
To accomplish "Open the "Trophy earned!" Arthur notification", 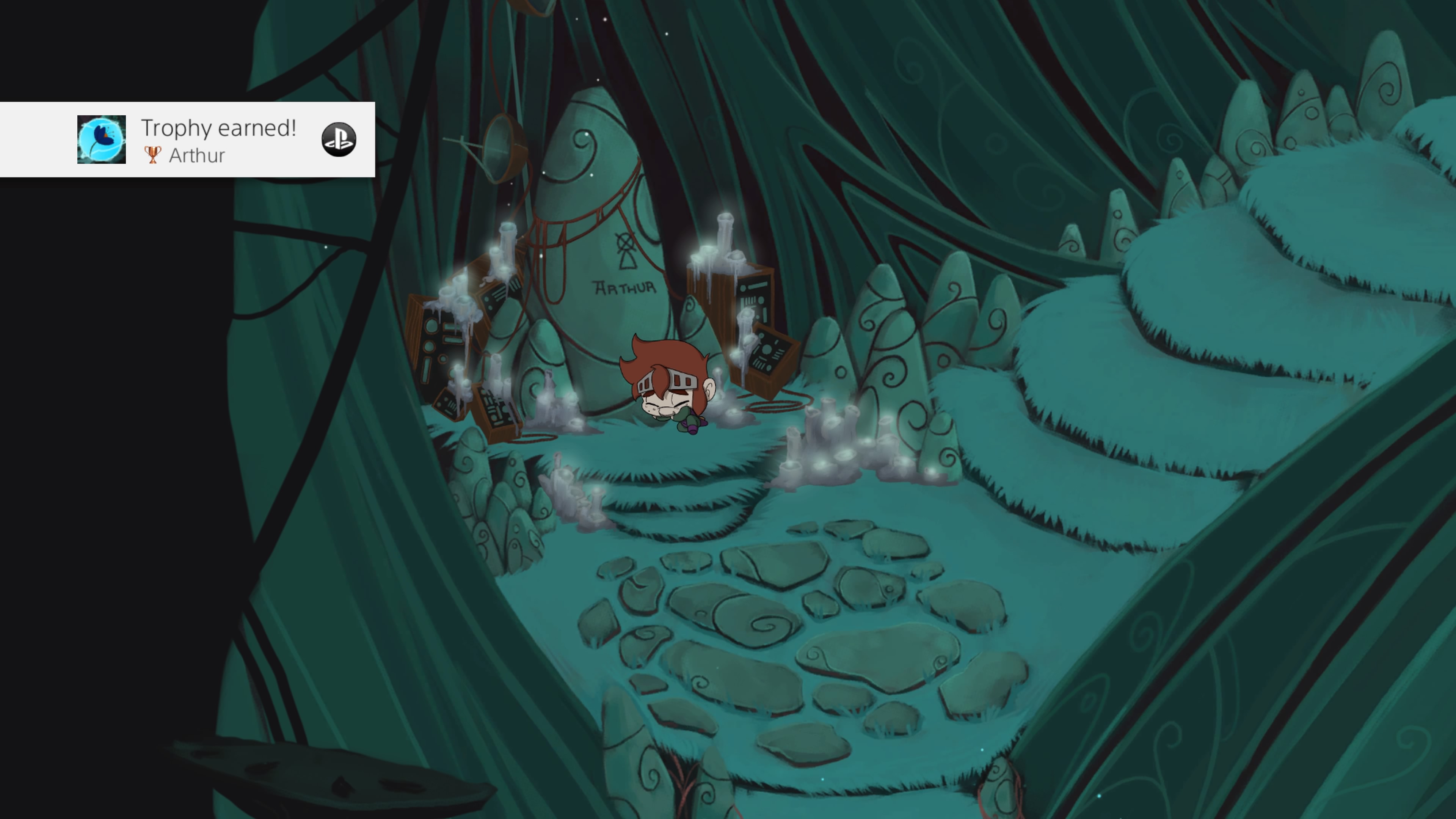I will pos(218,140).
